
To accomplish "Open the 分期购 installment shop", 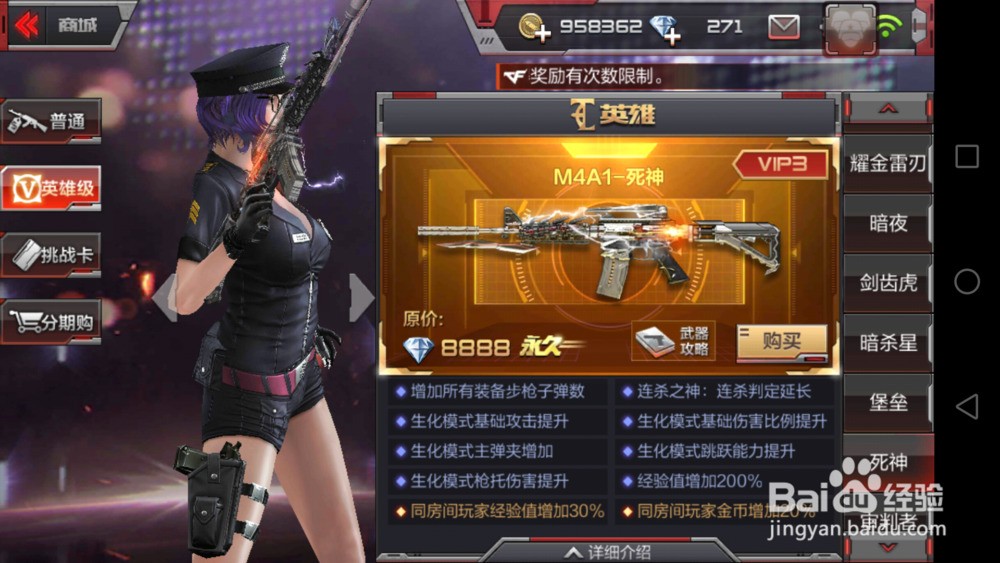I will click(52, 322).
